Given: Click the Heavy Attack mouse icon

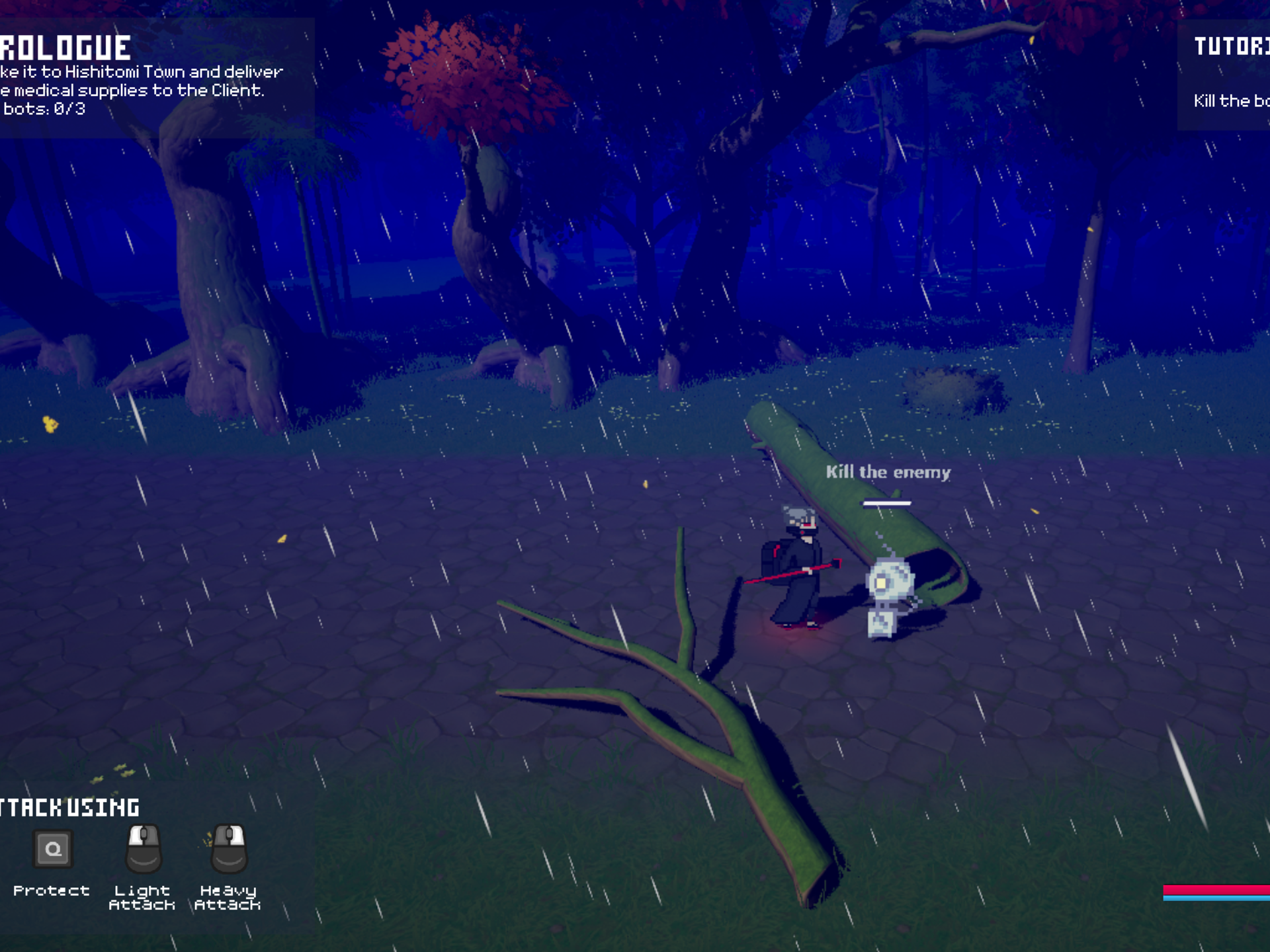Looking at the screenshot, I should (230, 848).
